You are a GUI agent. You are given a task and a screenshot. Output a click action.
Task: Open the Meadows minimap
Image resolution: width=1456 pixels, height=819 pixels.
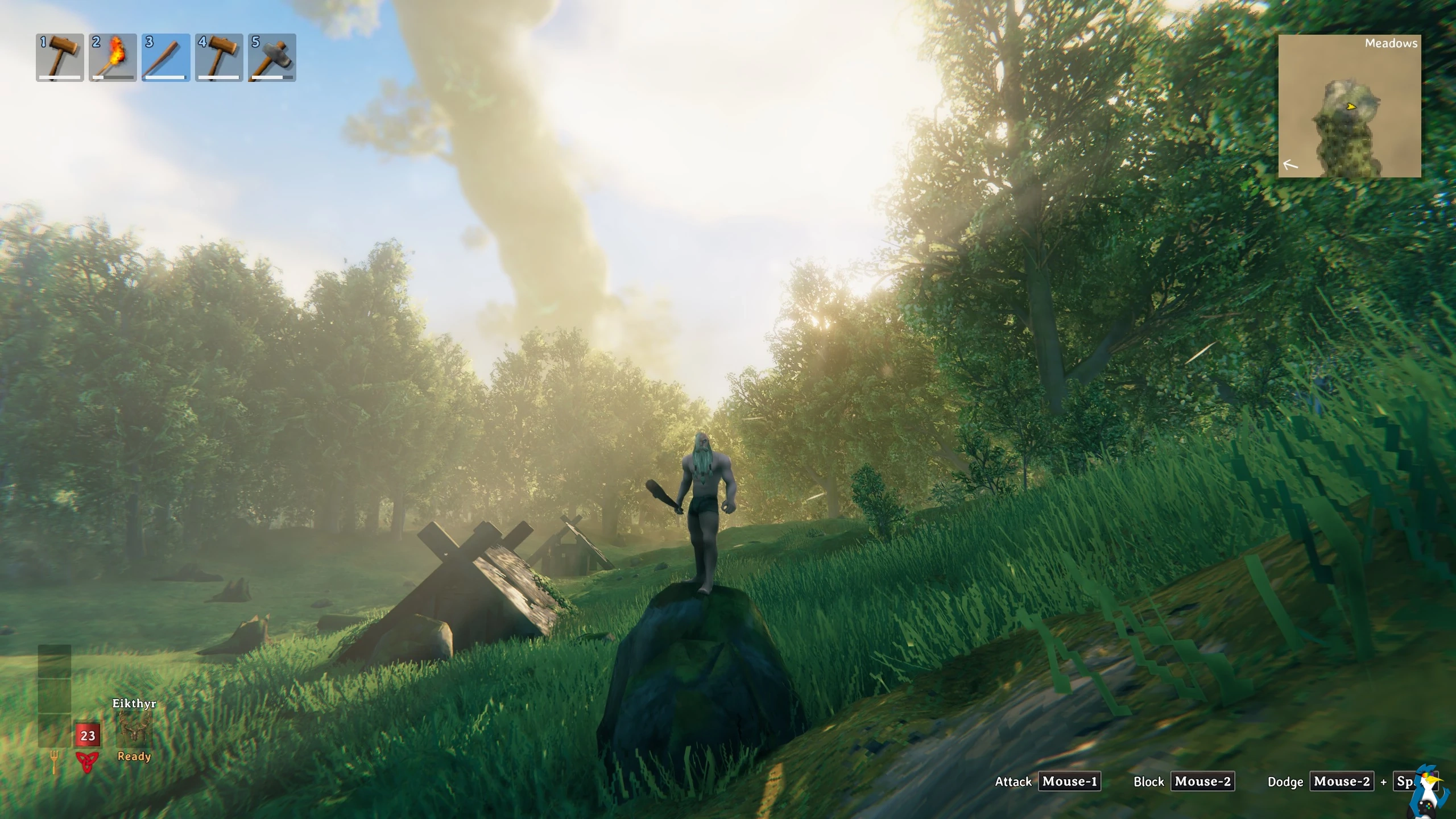point(1349,106)
